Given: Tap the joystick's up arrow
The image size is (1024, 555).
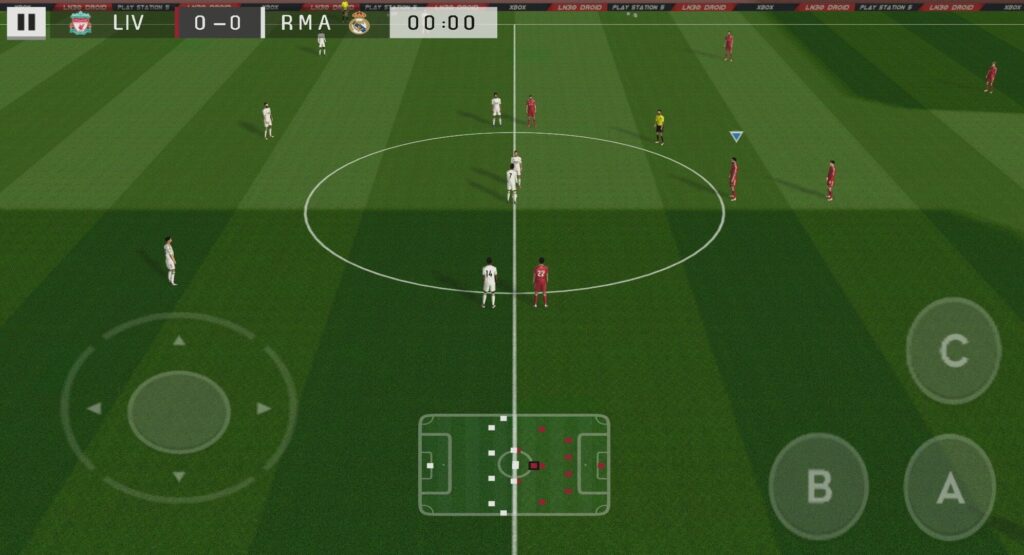Looking at the screenshot, I should [179, 341].
